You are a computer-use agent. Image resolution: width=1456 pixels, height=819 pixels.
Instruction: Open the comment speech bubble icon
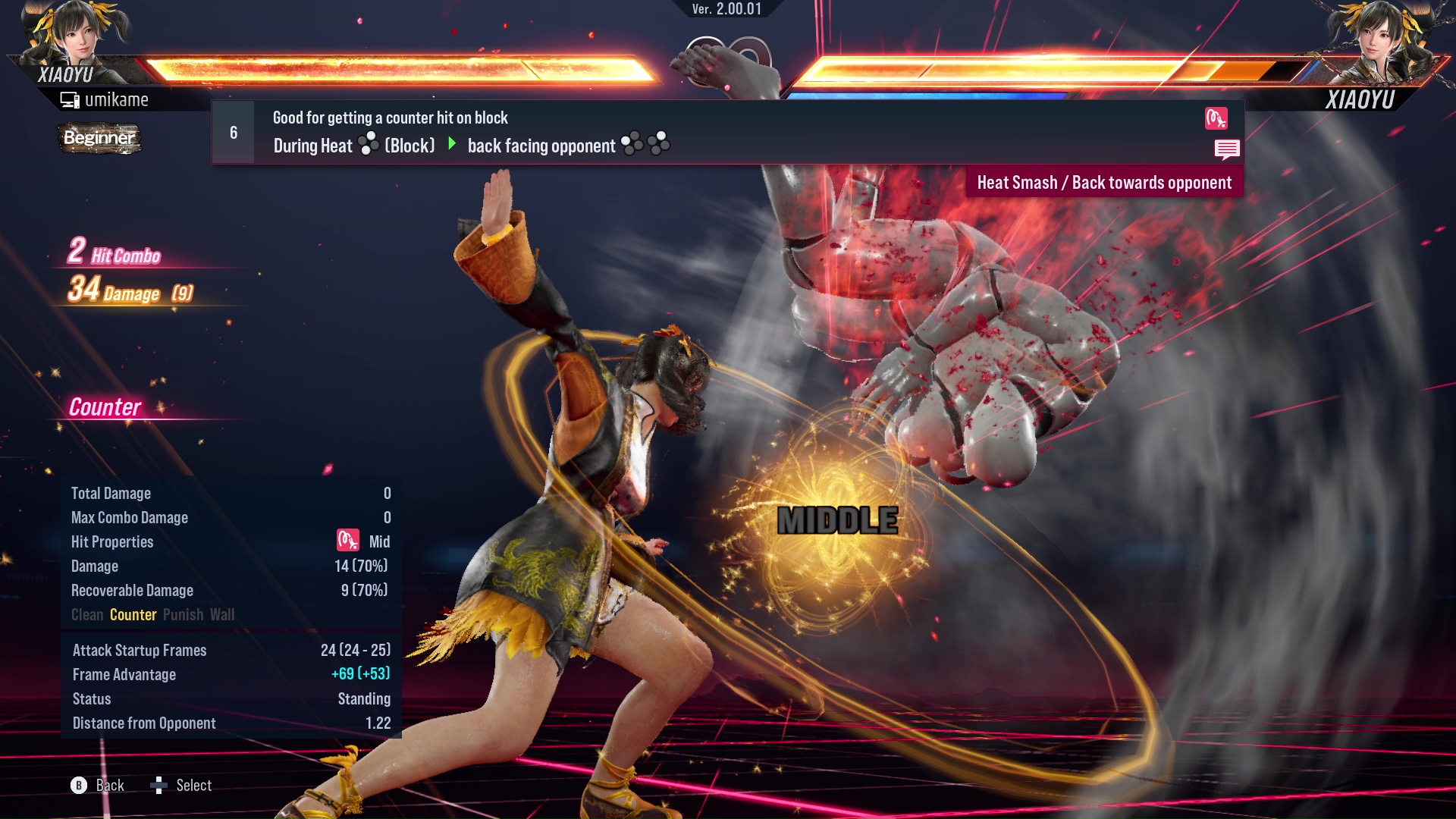pyautogui.click(x=1227, y=149)
